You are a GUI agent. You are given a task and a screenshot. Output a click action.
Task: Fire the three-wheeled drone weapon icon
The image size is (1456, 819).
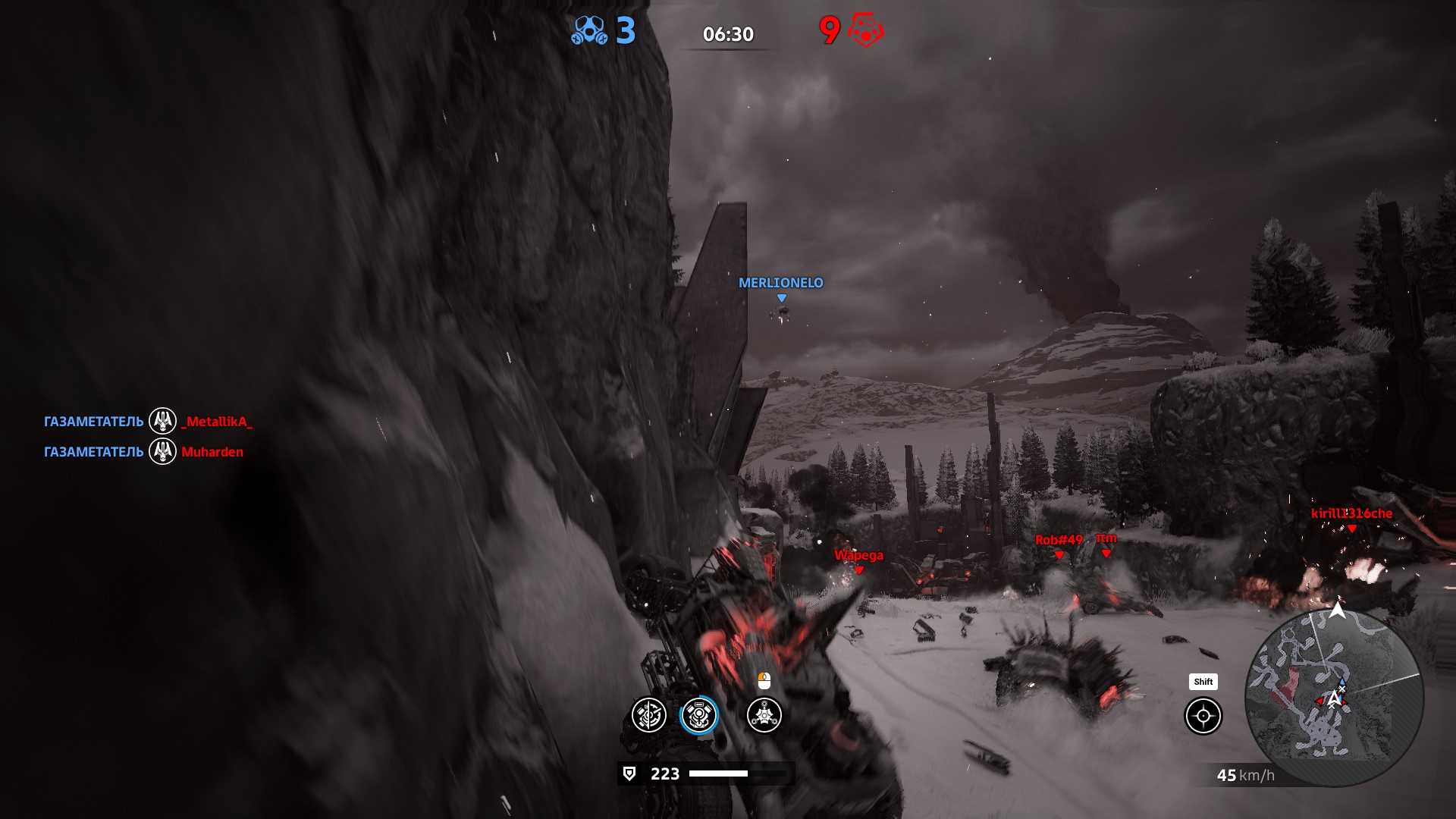(764, 715)
